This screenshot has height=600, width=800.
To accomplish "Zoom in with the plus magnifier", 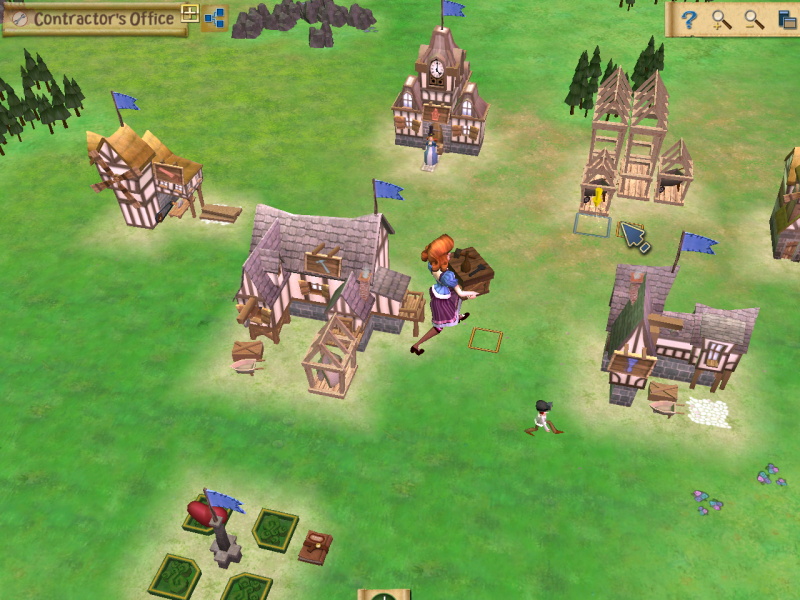I will [x=721, y=19].
